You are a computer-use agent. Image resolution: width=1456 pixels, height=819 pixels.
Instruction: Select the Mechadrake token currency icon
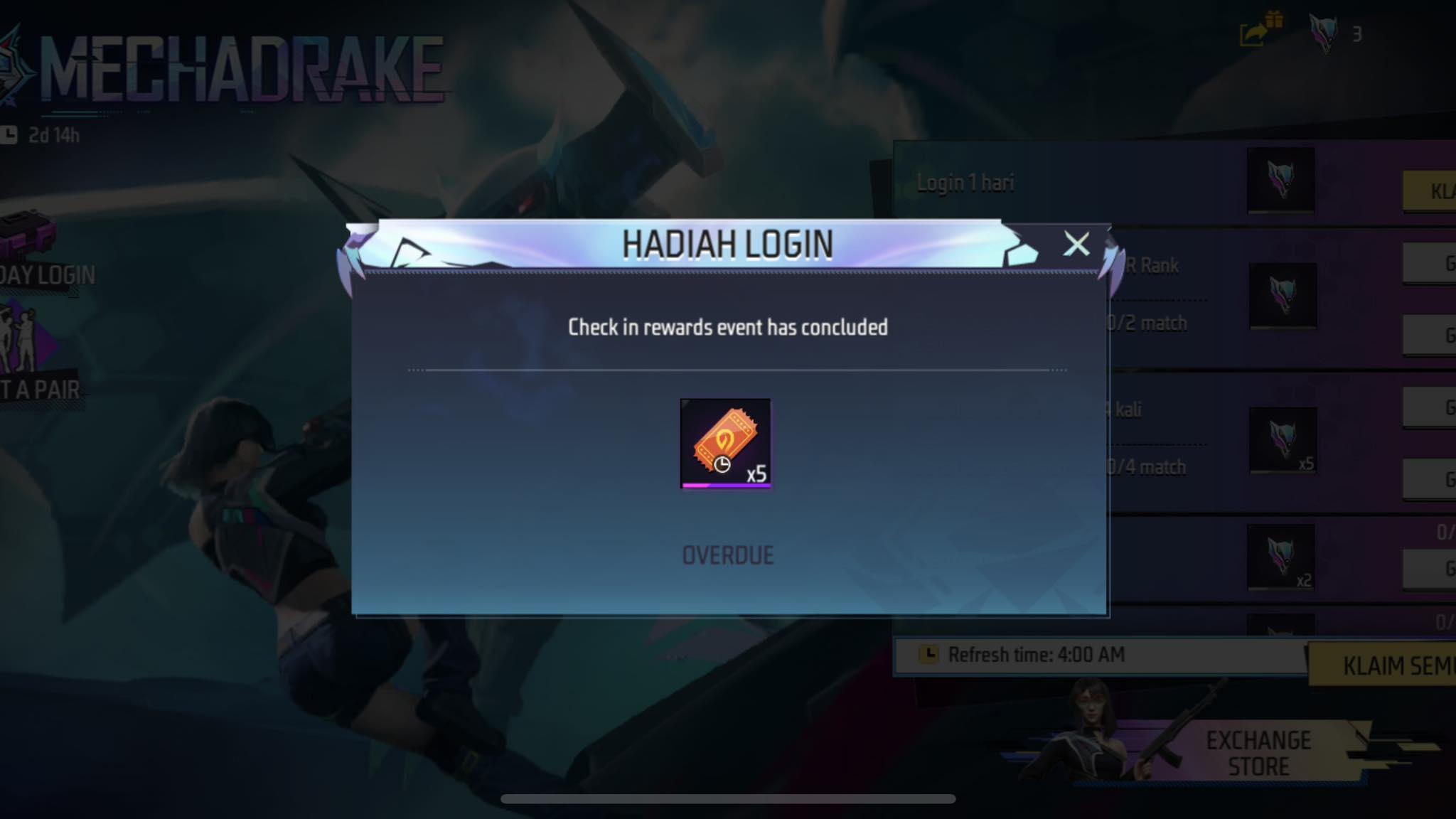(x=1323, y=33)
